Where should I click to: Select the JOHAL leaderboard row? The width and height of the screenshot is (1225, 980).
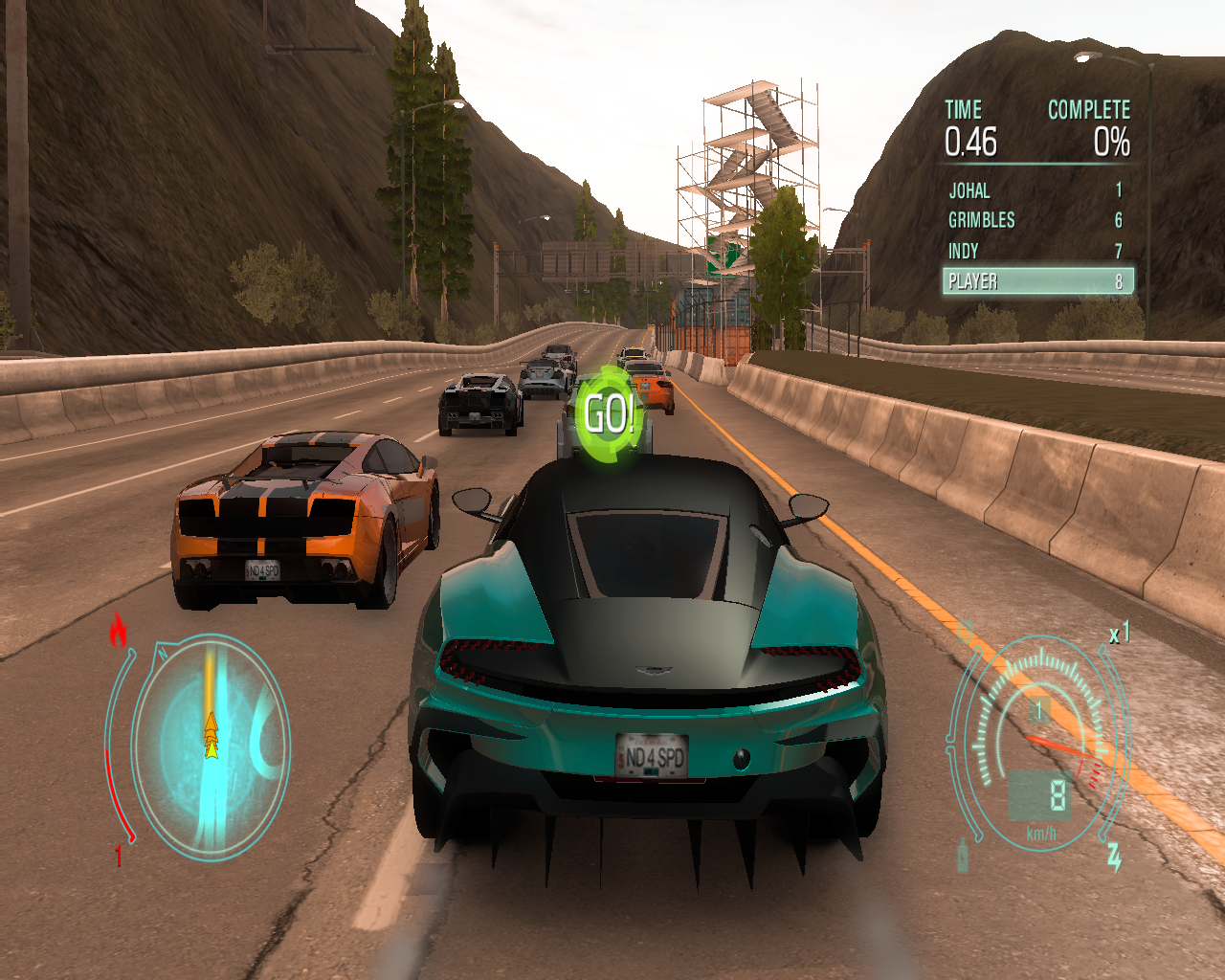1036,190
